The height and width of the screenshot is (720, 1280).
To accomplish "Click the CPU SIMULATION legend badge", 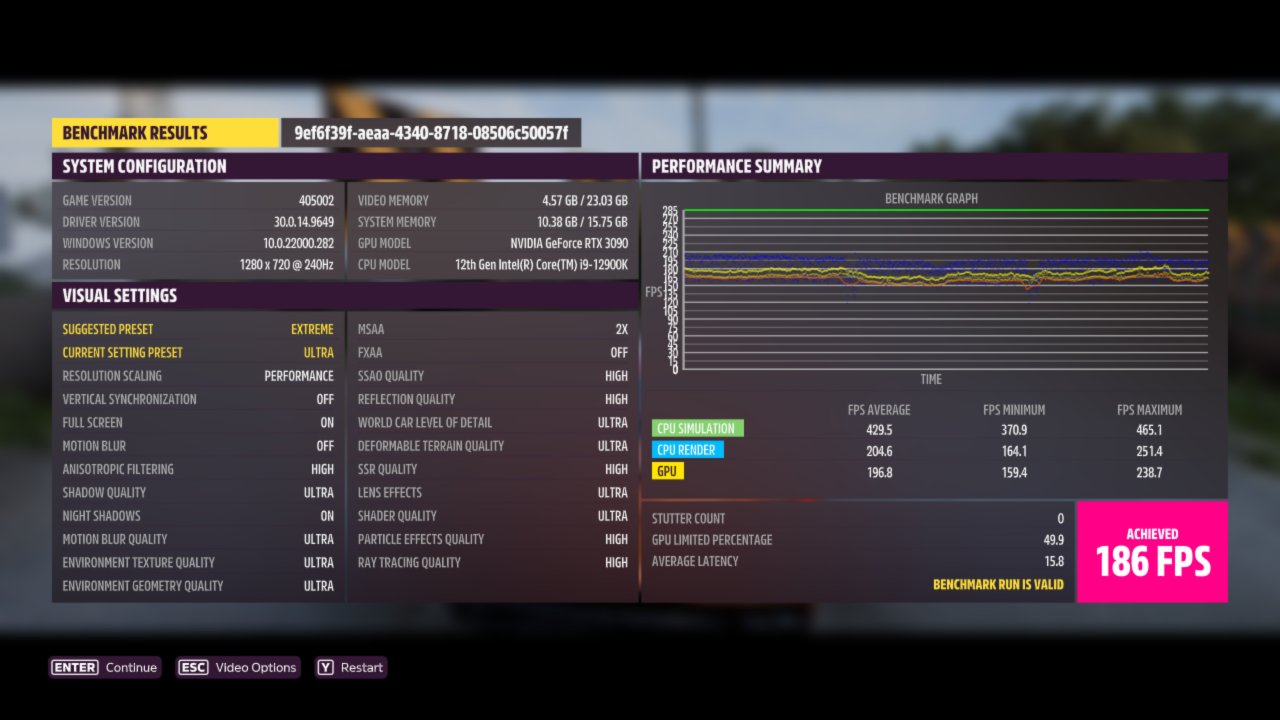I will pyautogui.click(x=696, y=427).
